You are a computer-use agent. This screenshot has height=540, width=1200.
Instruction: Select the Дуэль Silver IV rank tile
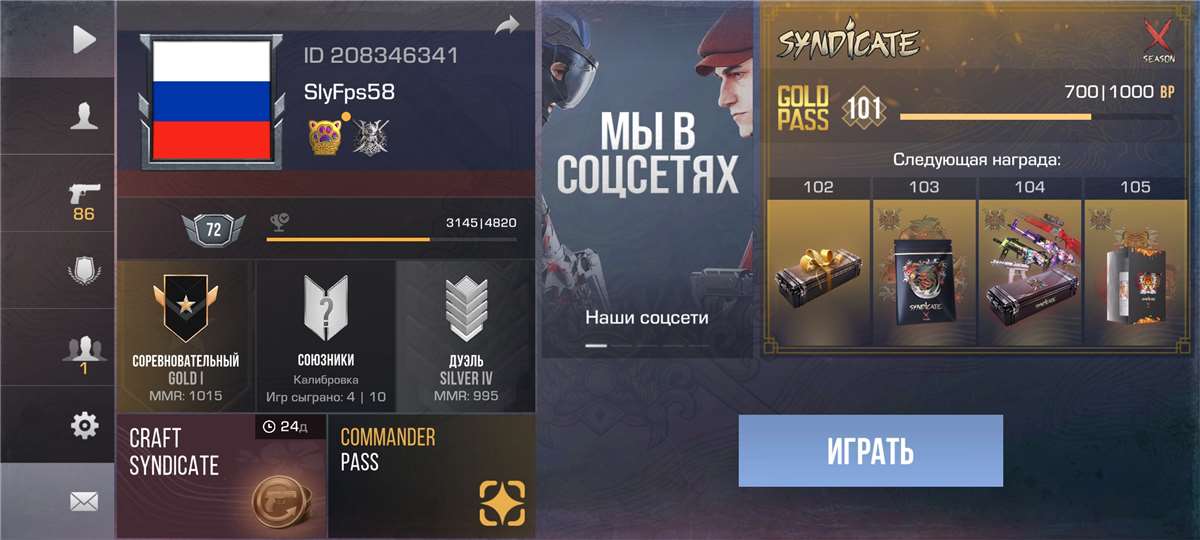coord(466,336)
